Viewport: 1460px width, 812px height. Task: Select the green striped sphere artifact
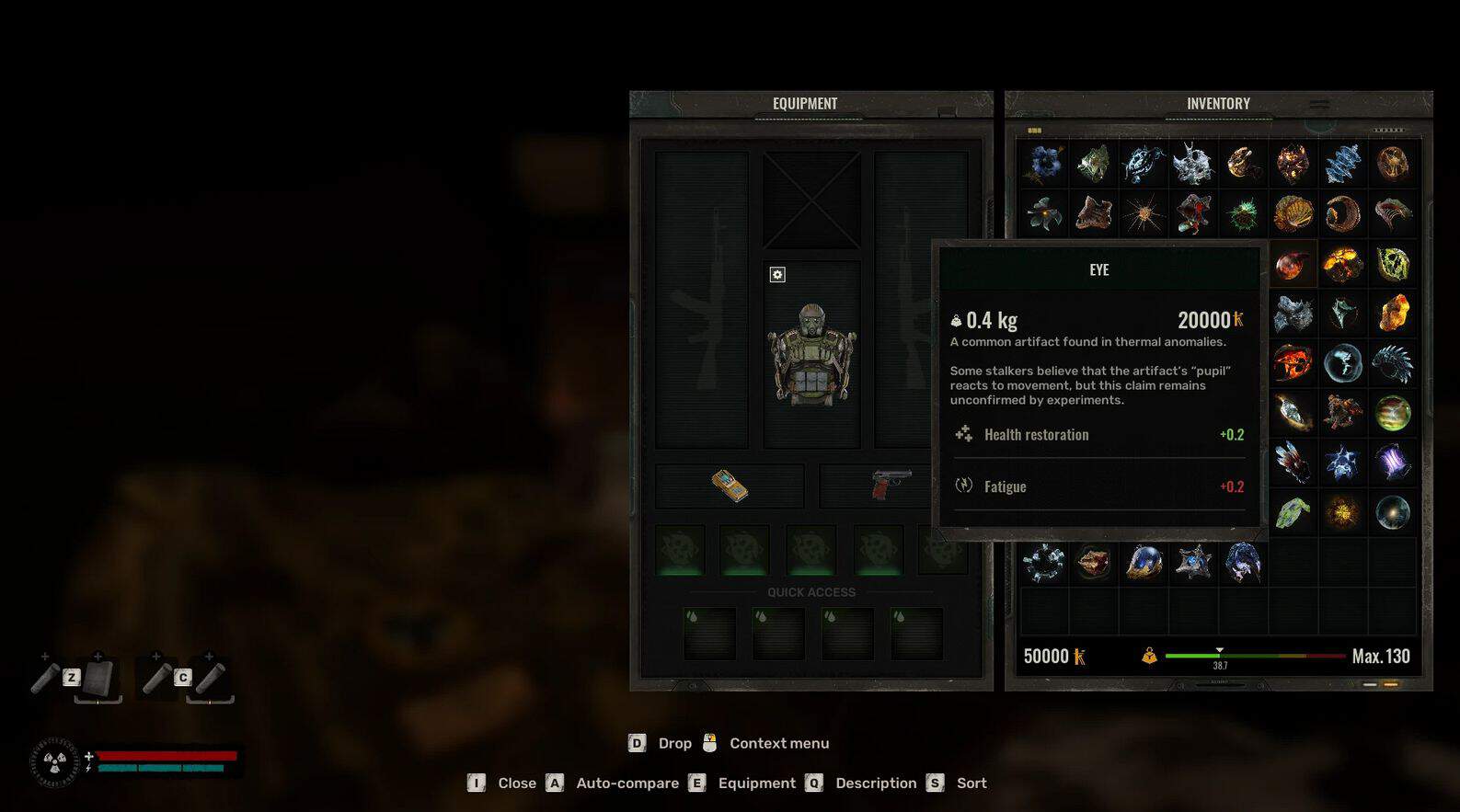(1393, 413)
